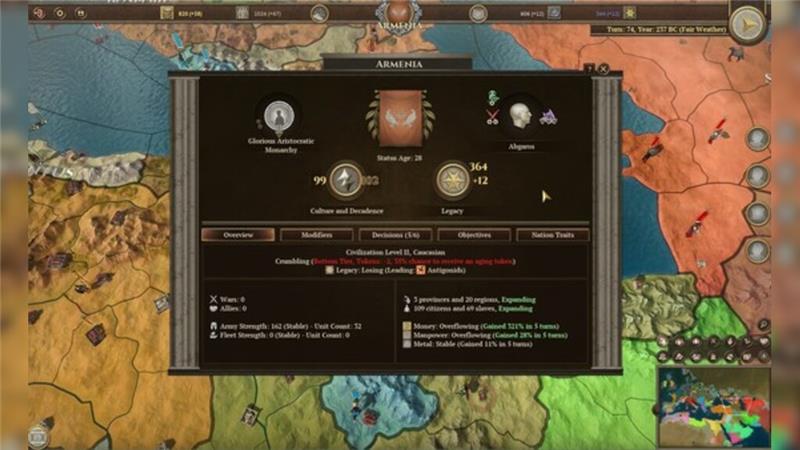End the turn with the golden arrow button
Viewport: 800px width, 450px height.
(x=746, y=24)
